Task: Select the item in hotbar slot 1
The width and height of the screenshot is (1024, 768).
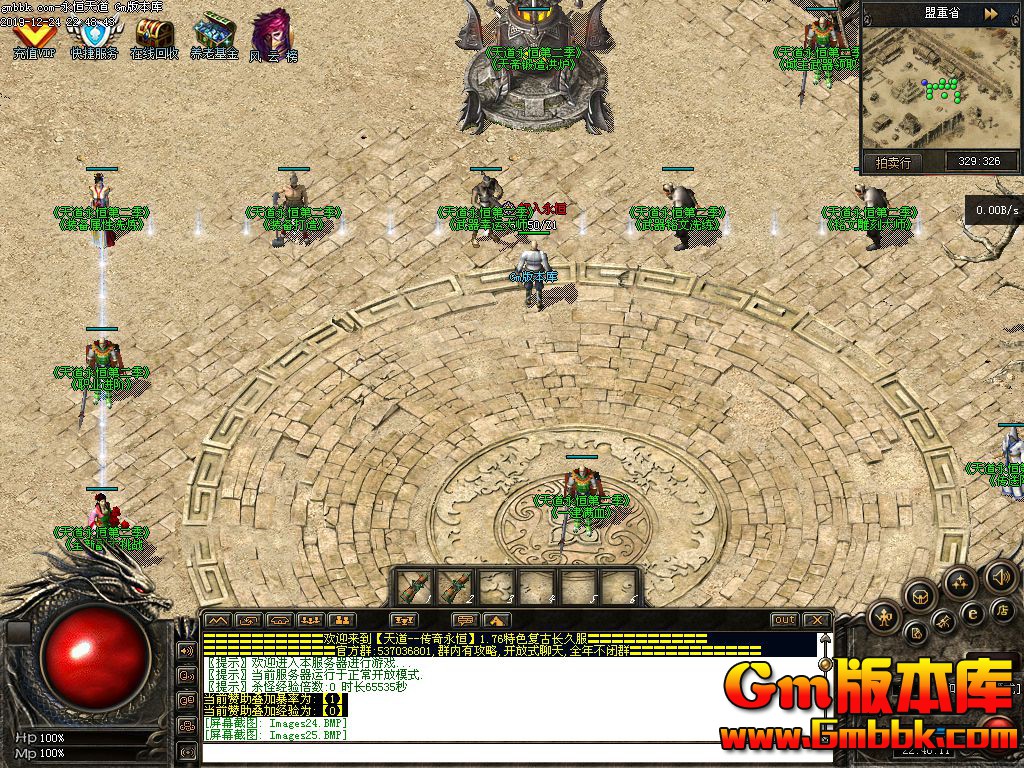Action: click(416, 586)
